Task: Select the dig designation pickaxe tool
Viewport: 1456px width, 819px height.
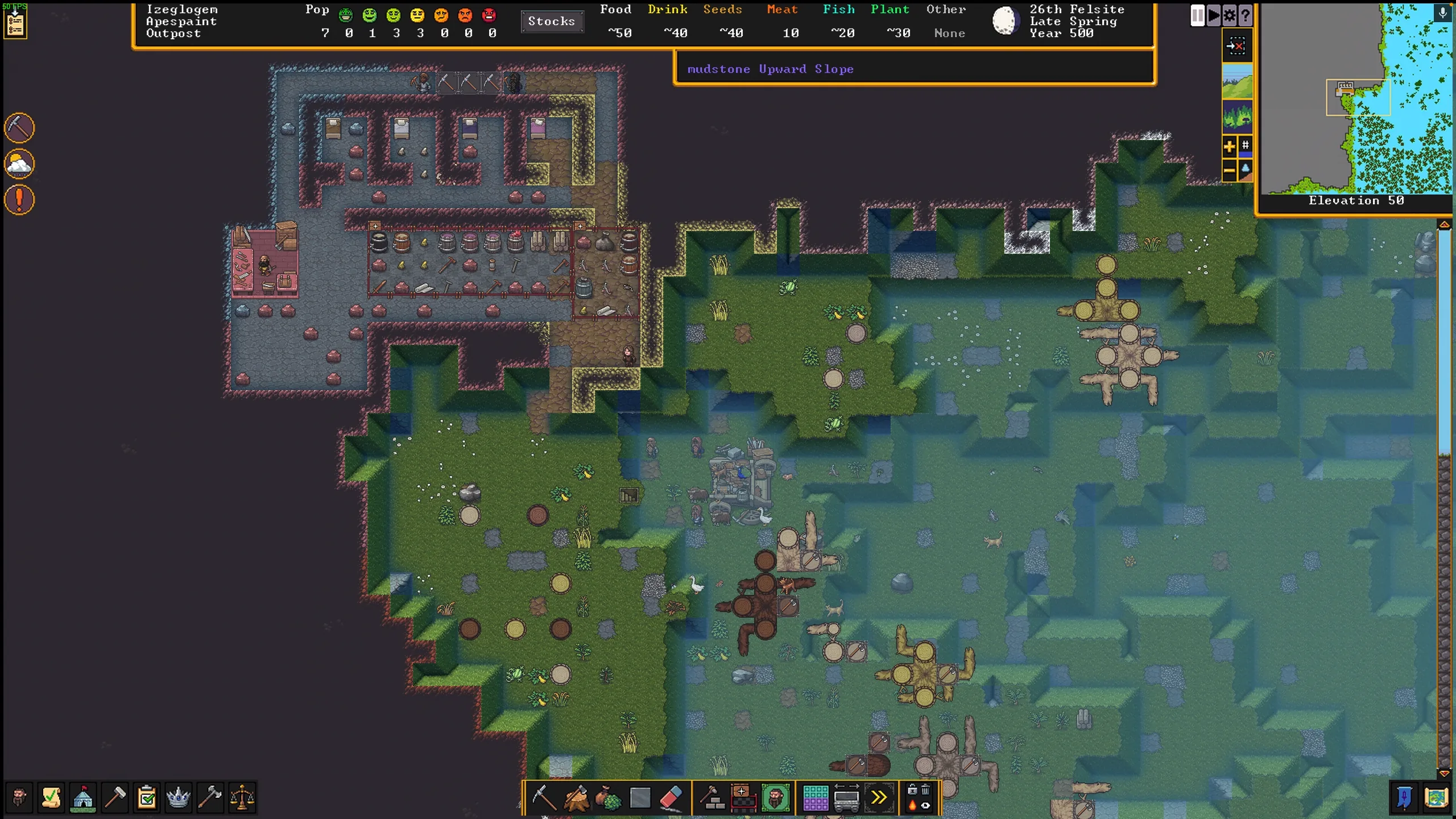Action: [x=544, y=797]
